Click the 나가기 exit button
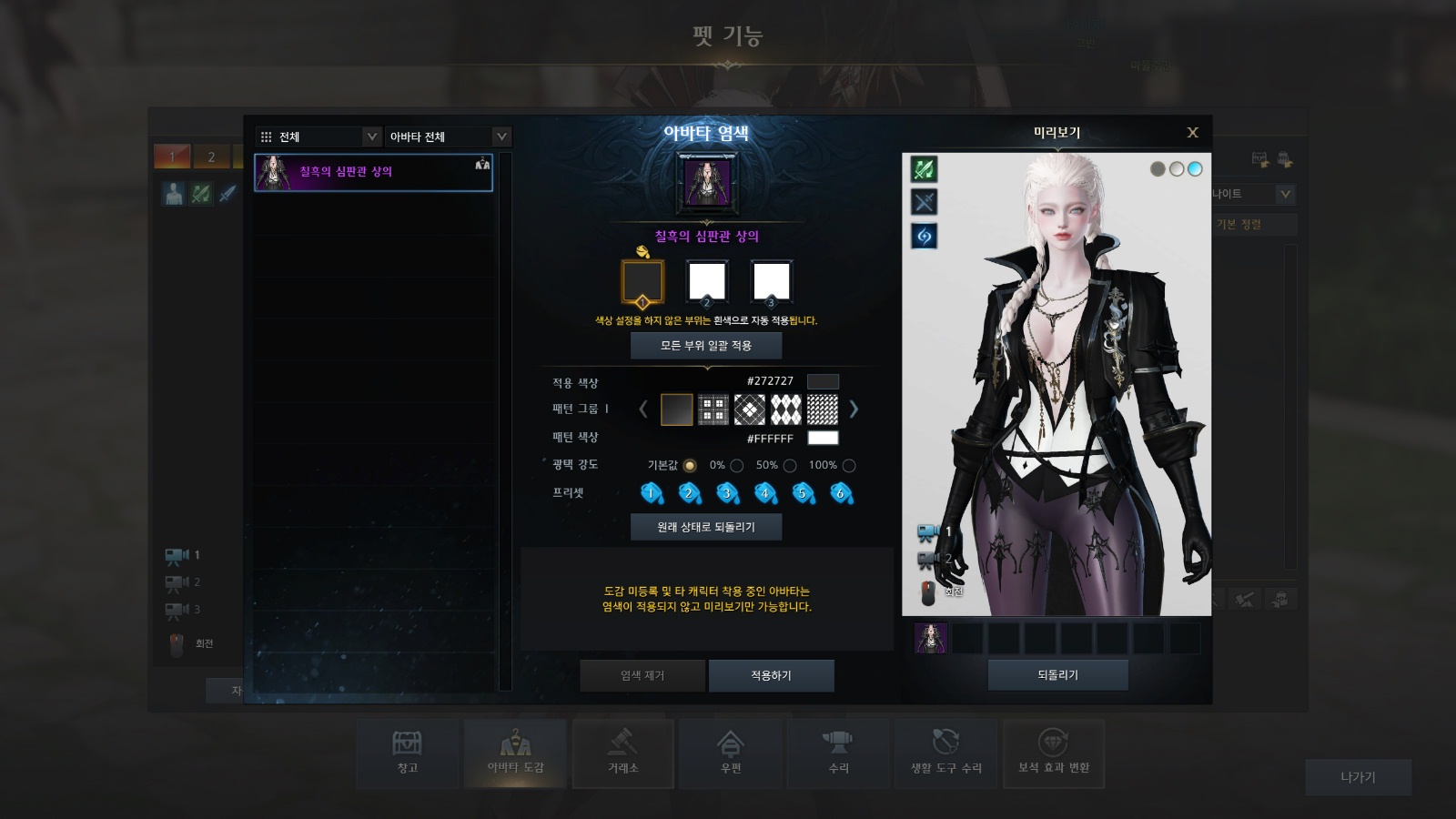 click(1358, 777)
